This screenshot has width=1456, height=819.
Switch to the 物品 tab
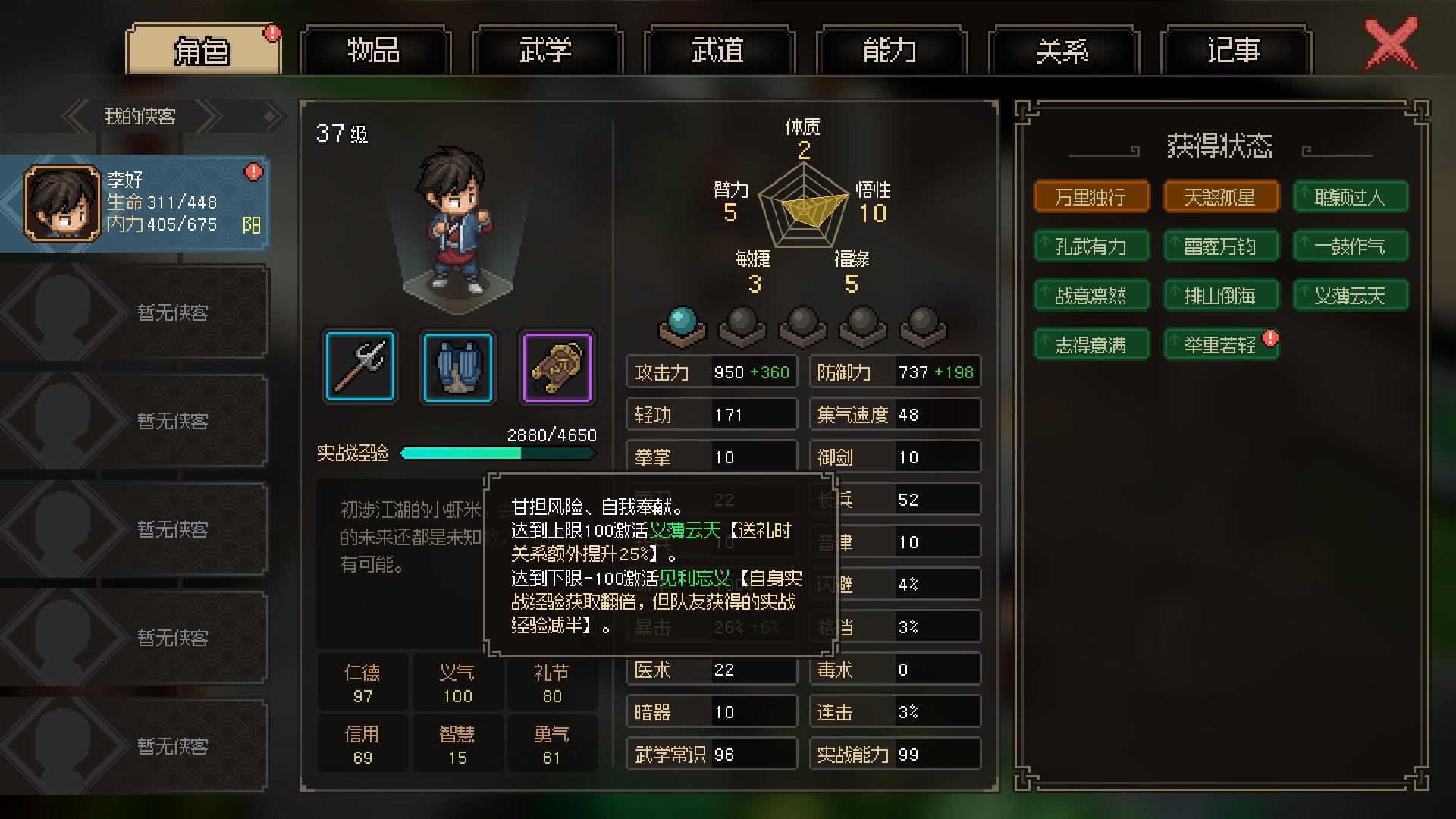pos(375,51)
